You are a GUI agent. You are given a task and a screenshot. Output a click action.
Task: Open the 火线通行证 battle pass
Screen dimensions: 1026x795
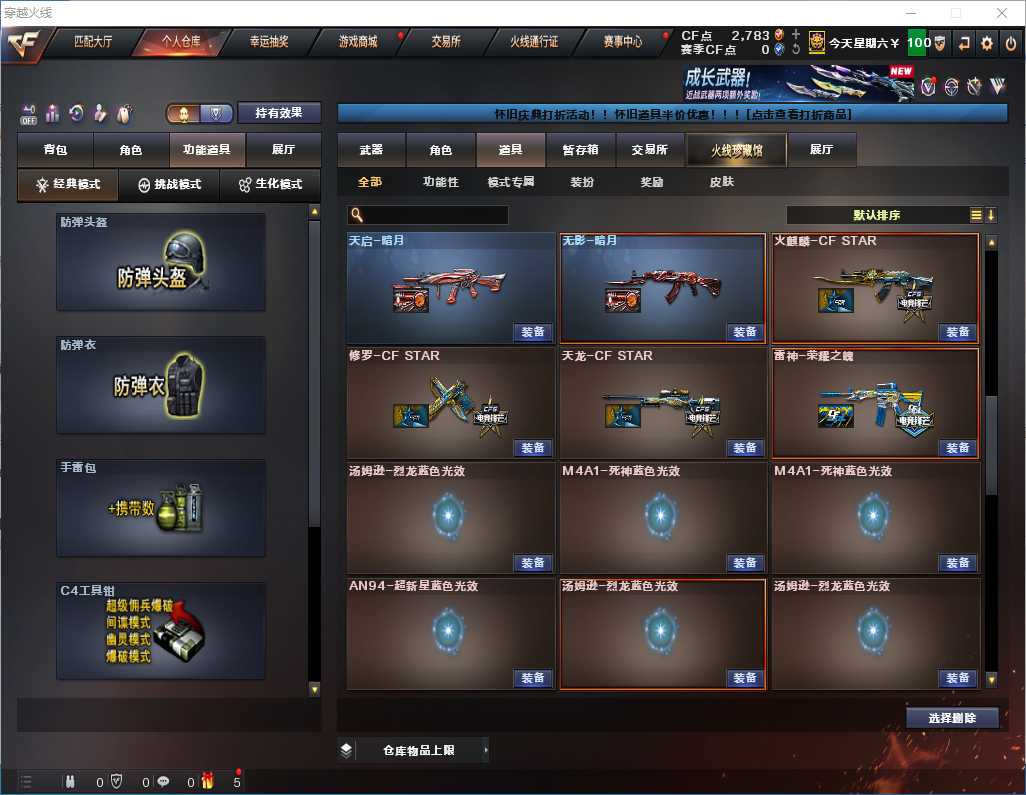[x=534, y=42]
